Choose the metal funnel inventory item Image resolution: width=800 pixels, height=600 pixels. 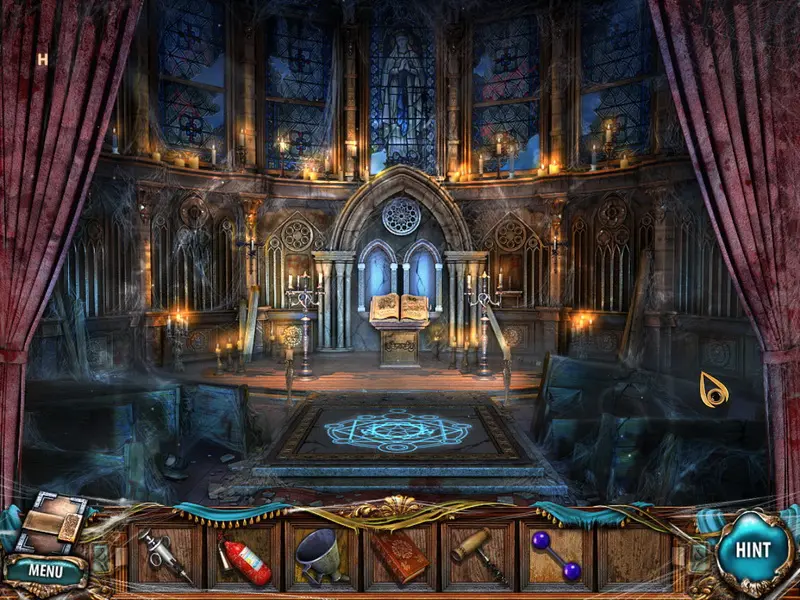[x=322, y=555]
